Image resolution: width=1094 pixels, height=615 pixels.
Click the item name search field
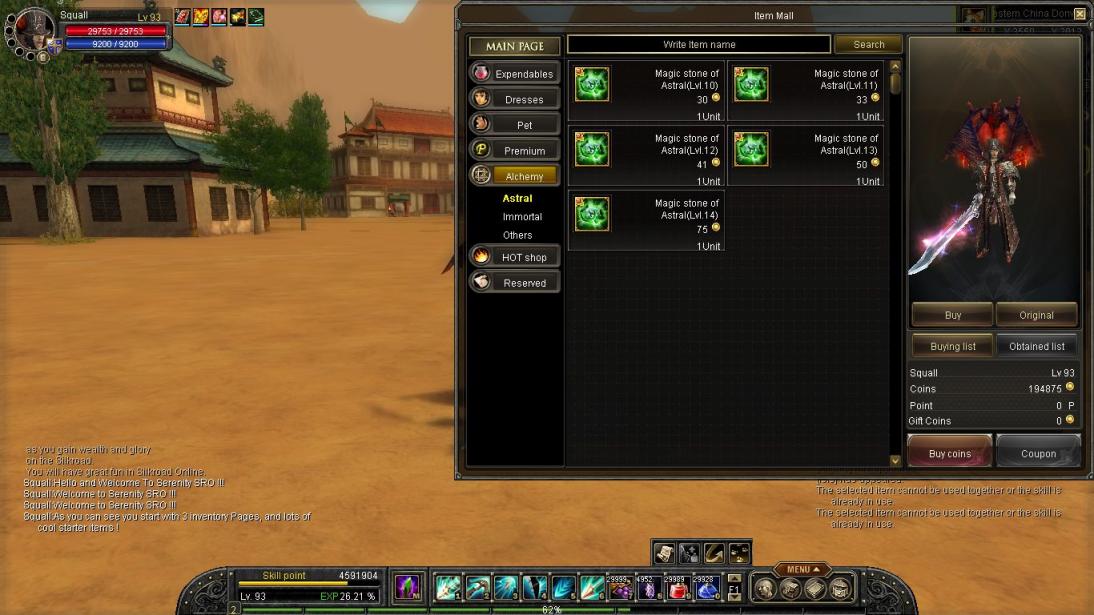(x=698, y=44)
